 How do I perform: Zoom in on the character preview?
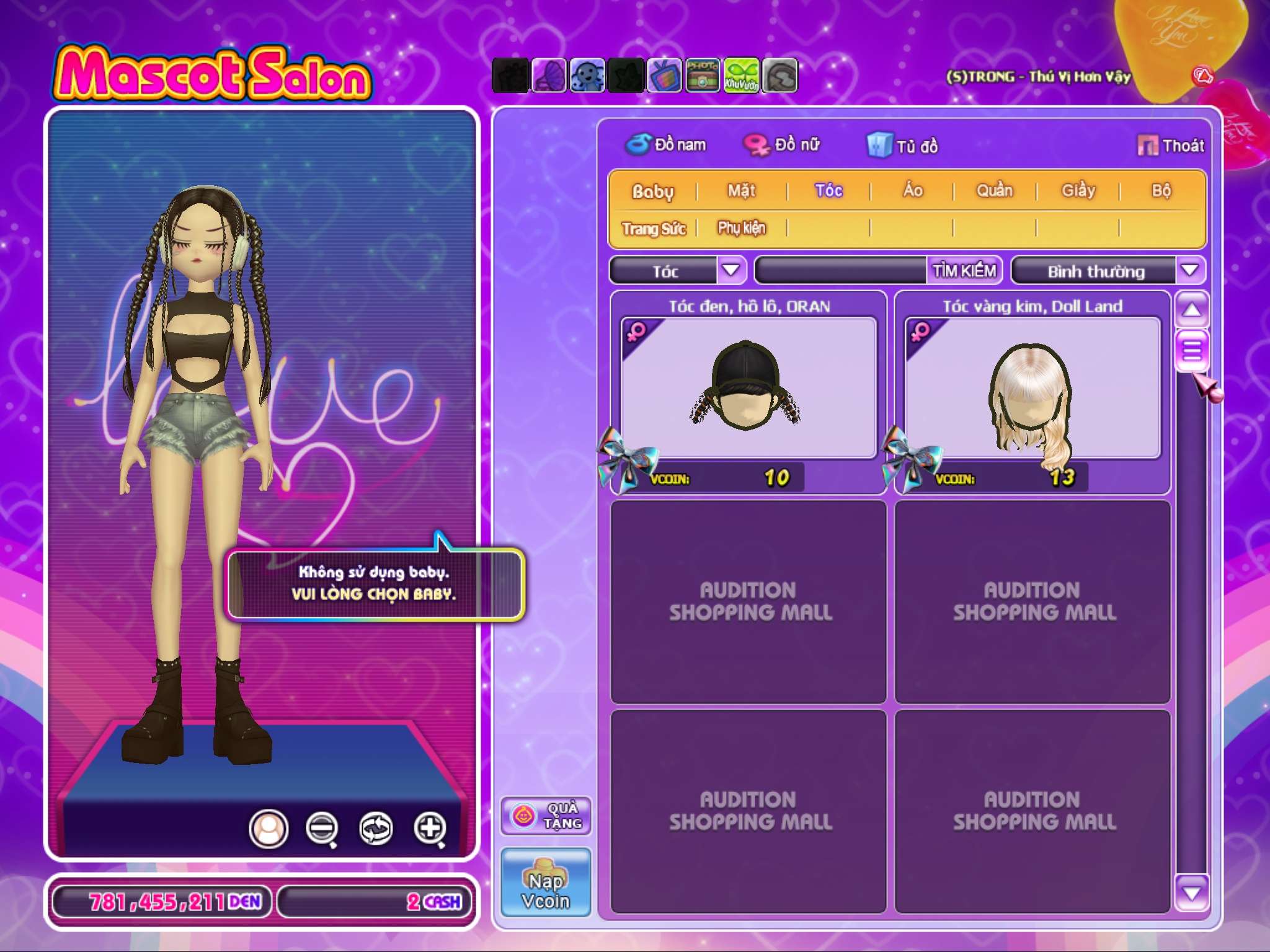pos(430,828)
